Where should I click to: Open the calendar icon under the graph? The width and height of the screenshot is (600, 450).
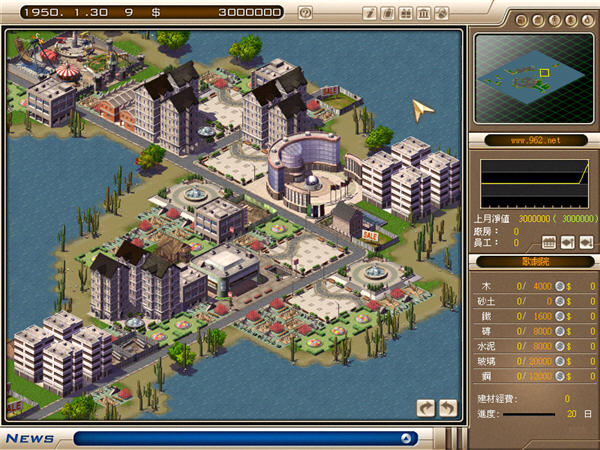[549, 242]
